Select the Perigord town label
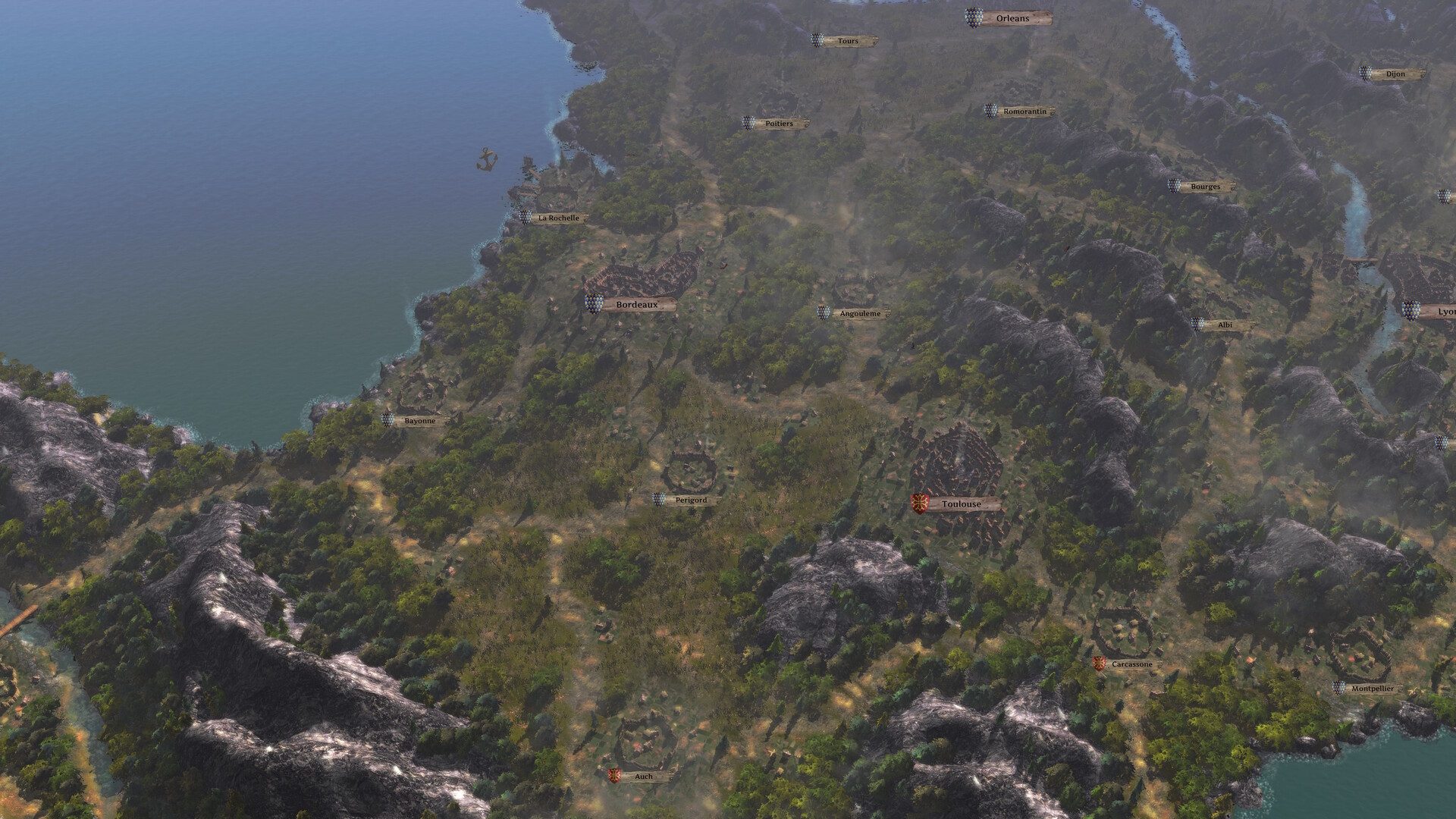 point(692,500)
